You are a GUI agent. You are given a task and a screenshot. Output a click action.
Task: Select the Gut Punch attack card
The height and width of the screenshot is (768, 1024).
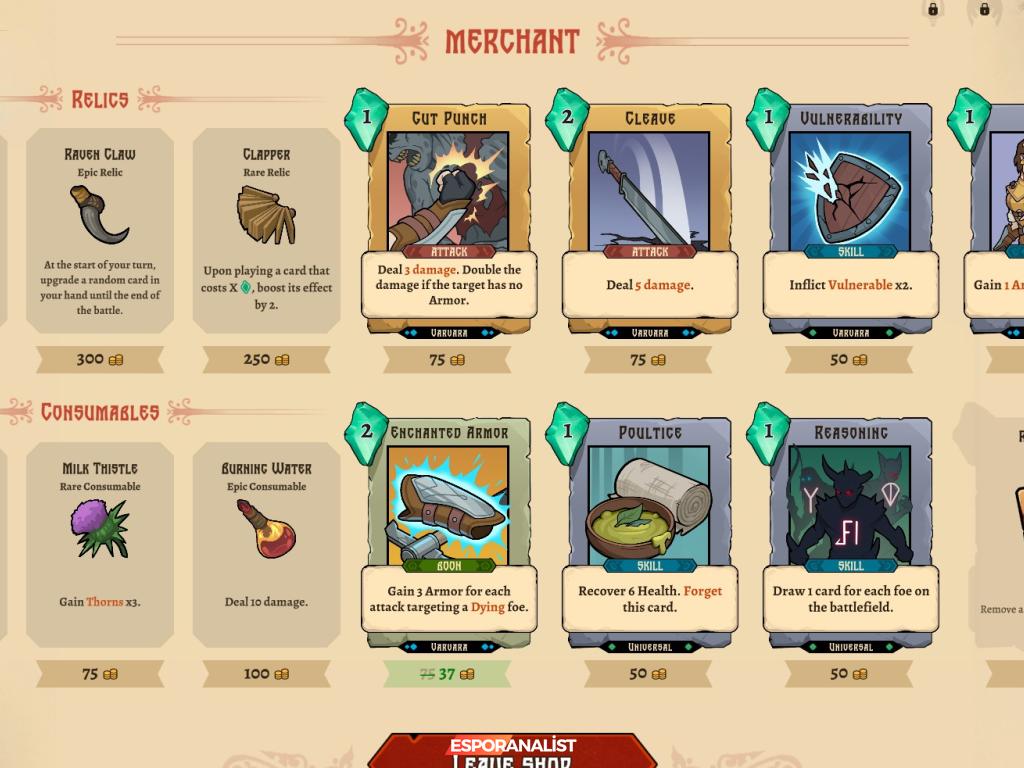[448, 220]
